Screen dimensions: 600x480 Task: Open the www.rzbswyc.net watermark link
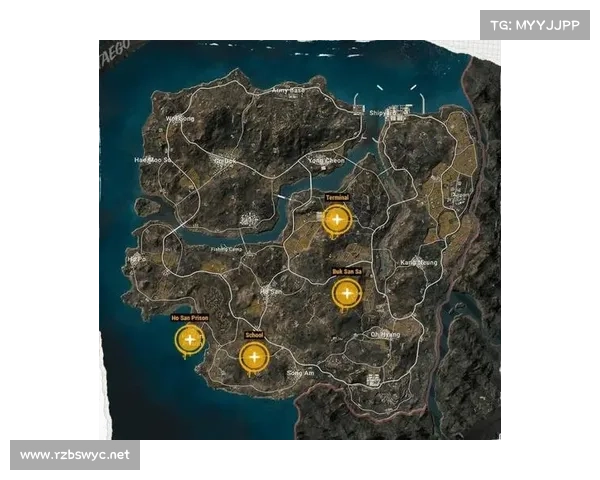[76, 456]
